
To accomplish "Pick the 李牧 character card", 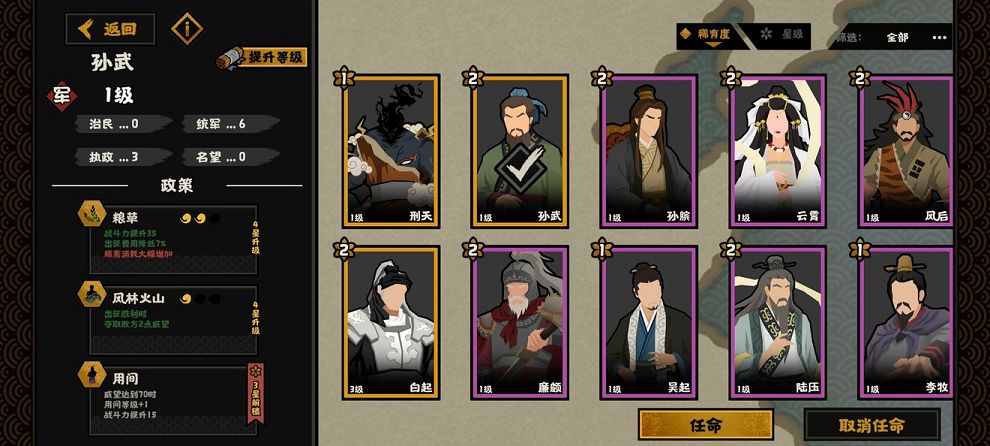I will click(x=905, y=322).
